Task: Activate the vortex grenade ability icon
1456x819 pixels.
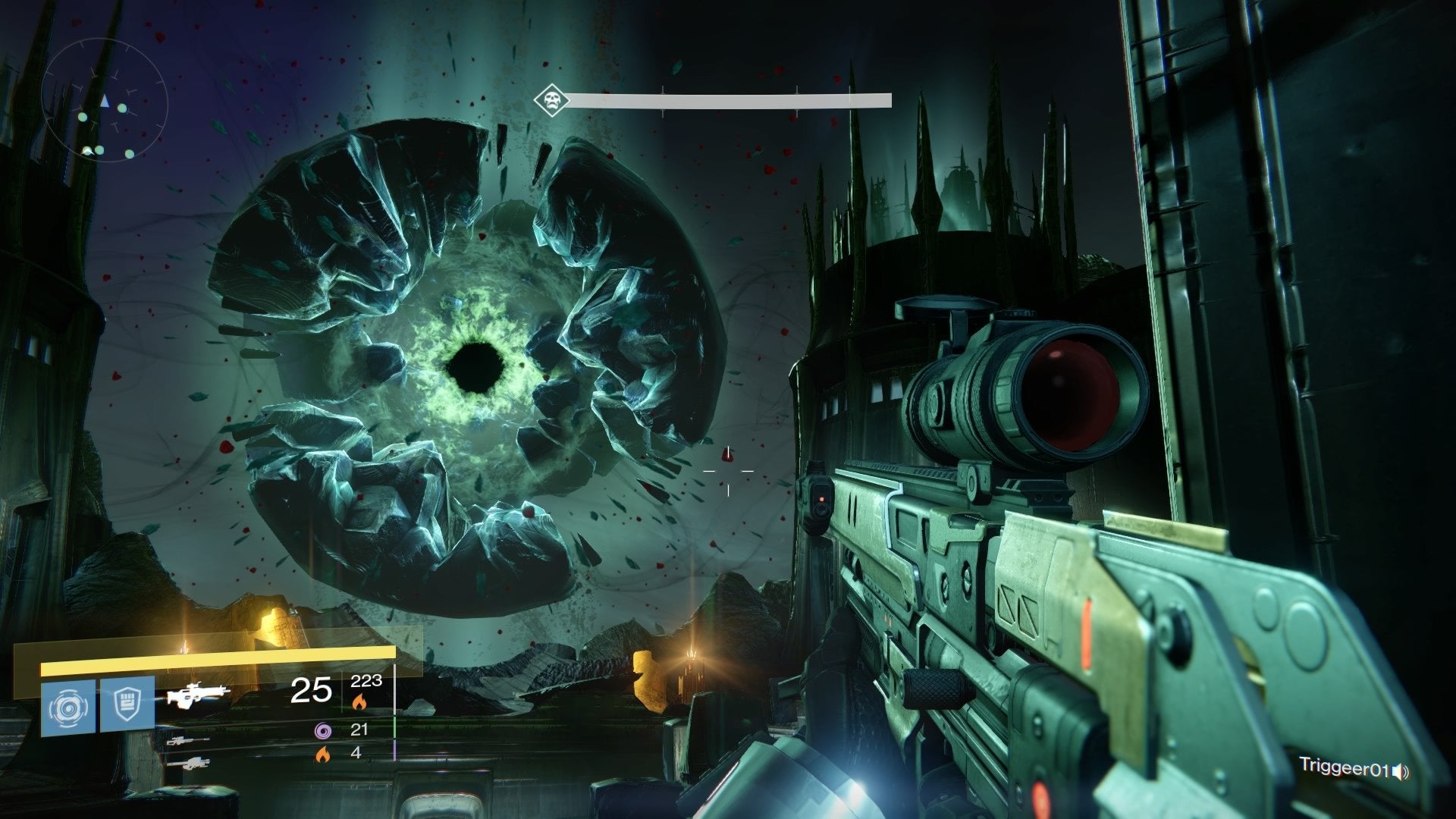Action: click(x=68, y=705)
